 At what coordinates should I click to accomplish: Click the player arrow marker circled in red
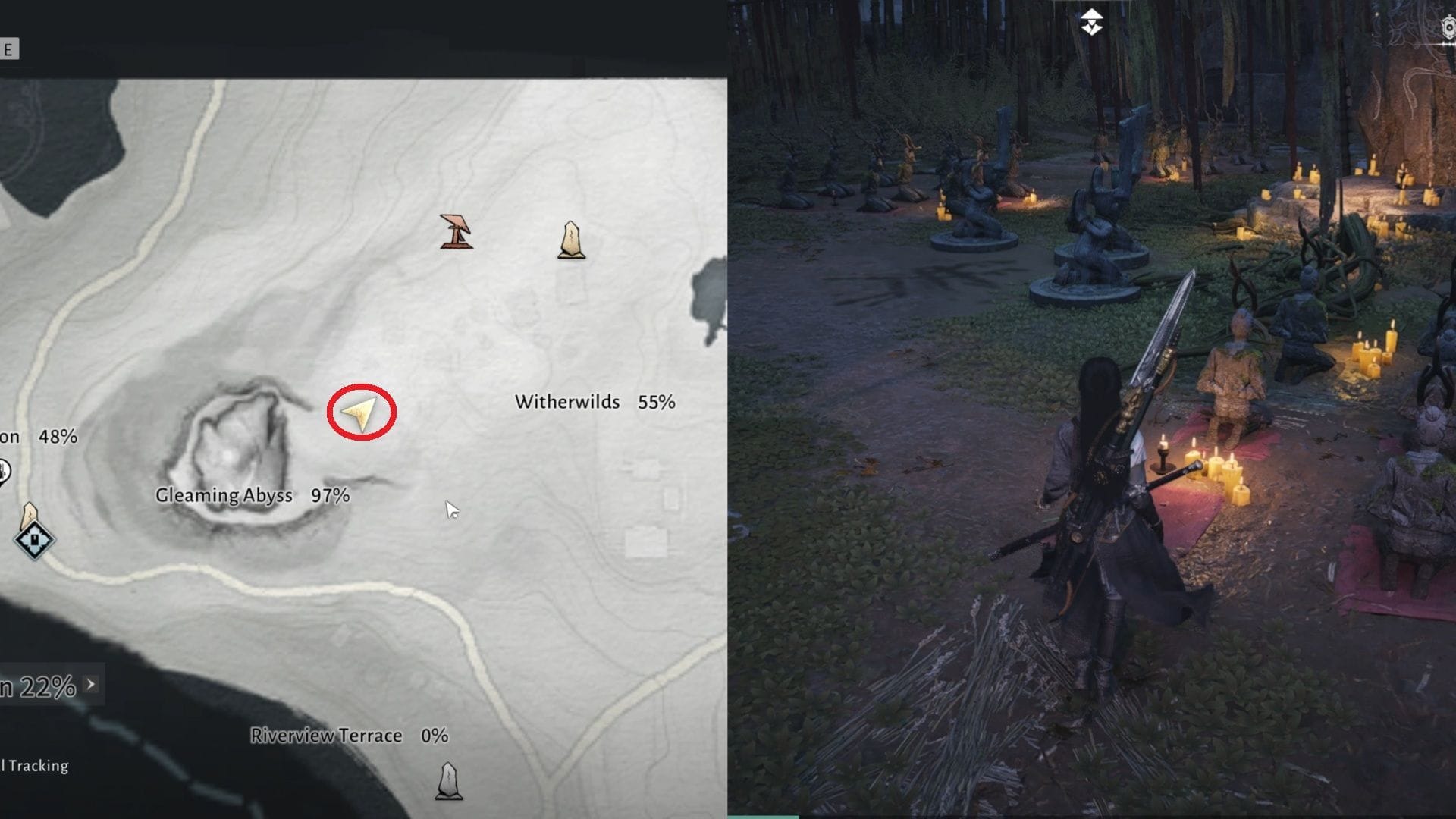362,414
